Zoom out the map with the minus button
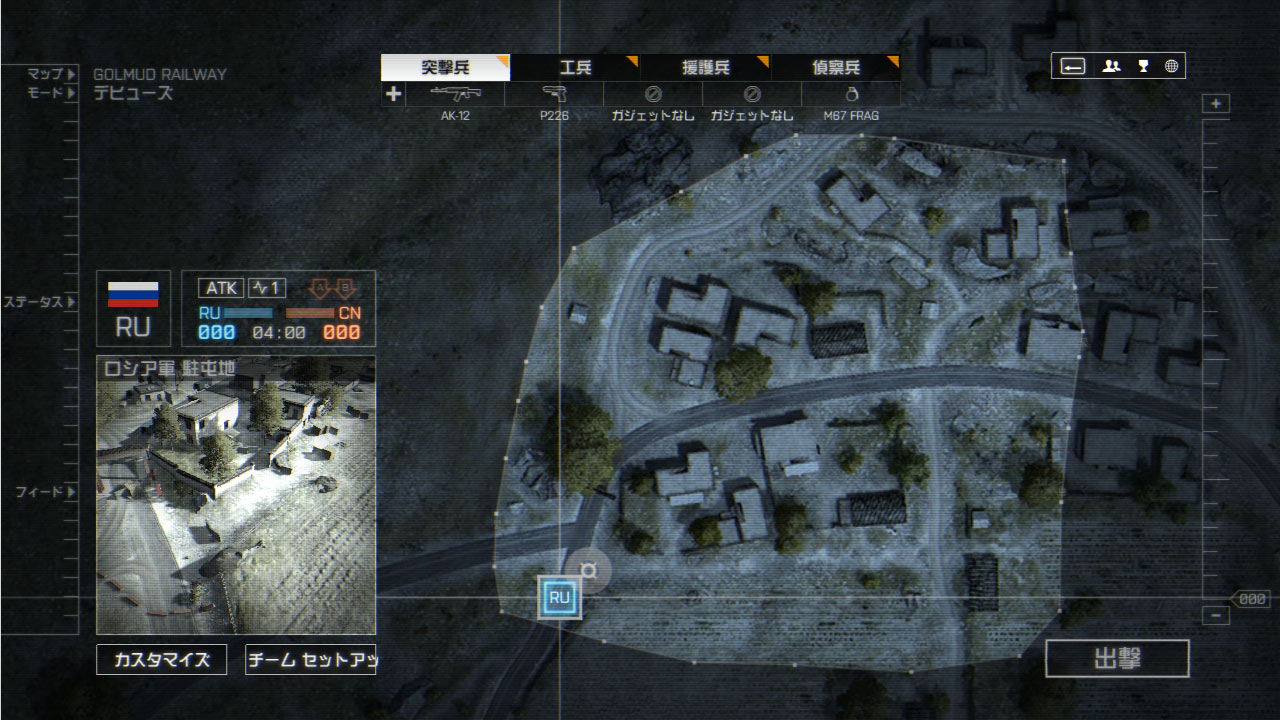The height and width of the screenshot is (720, 1280). click(1216, 616)
